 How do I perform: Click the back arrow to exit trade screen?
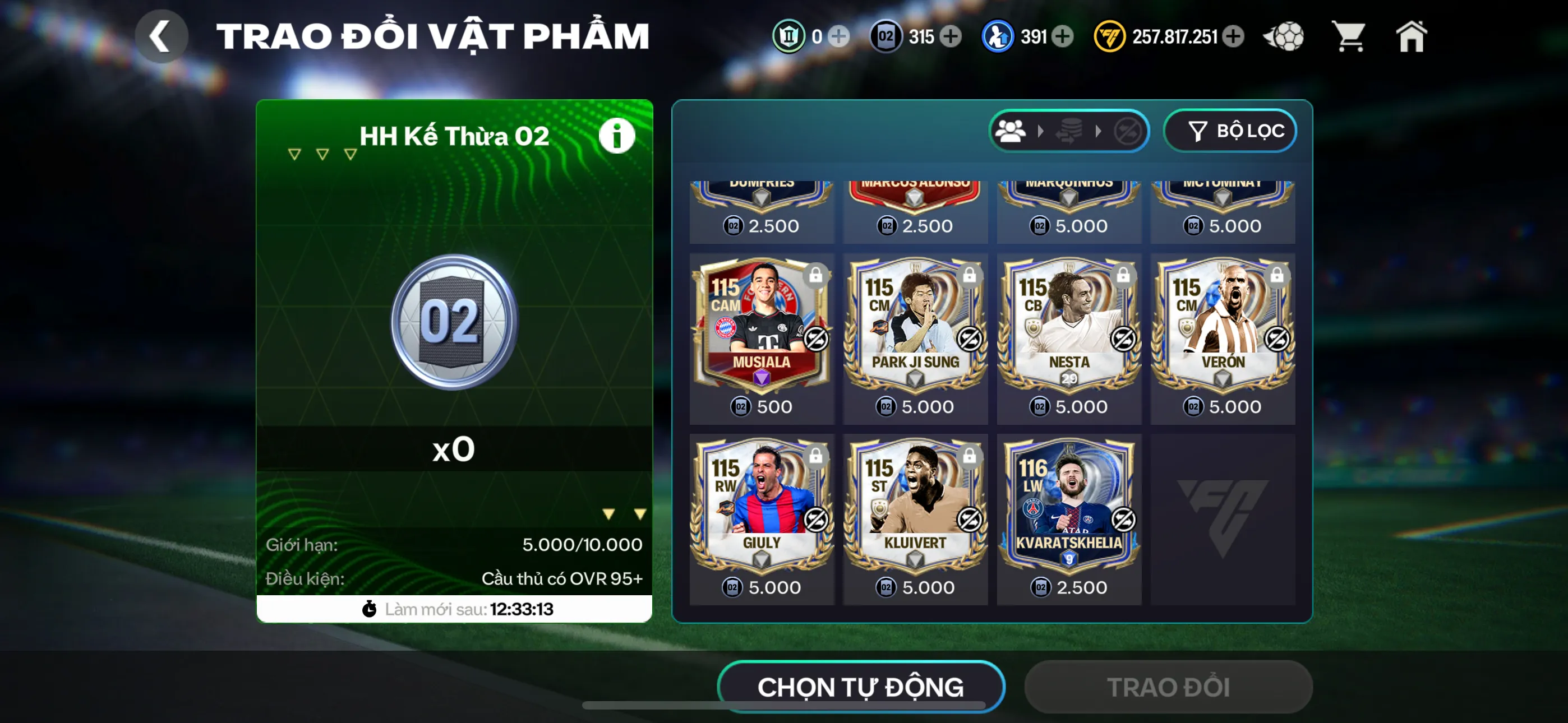[x=162, y=36]
